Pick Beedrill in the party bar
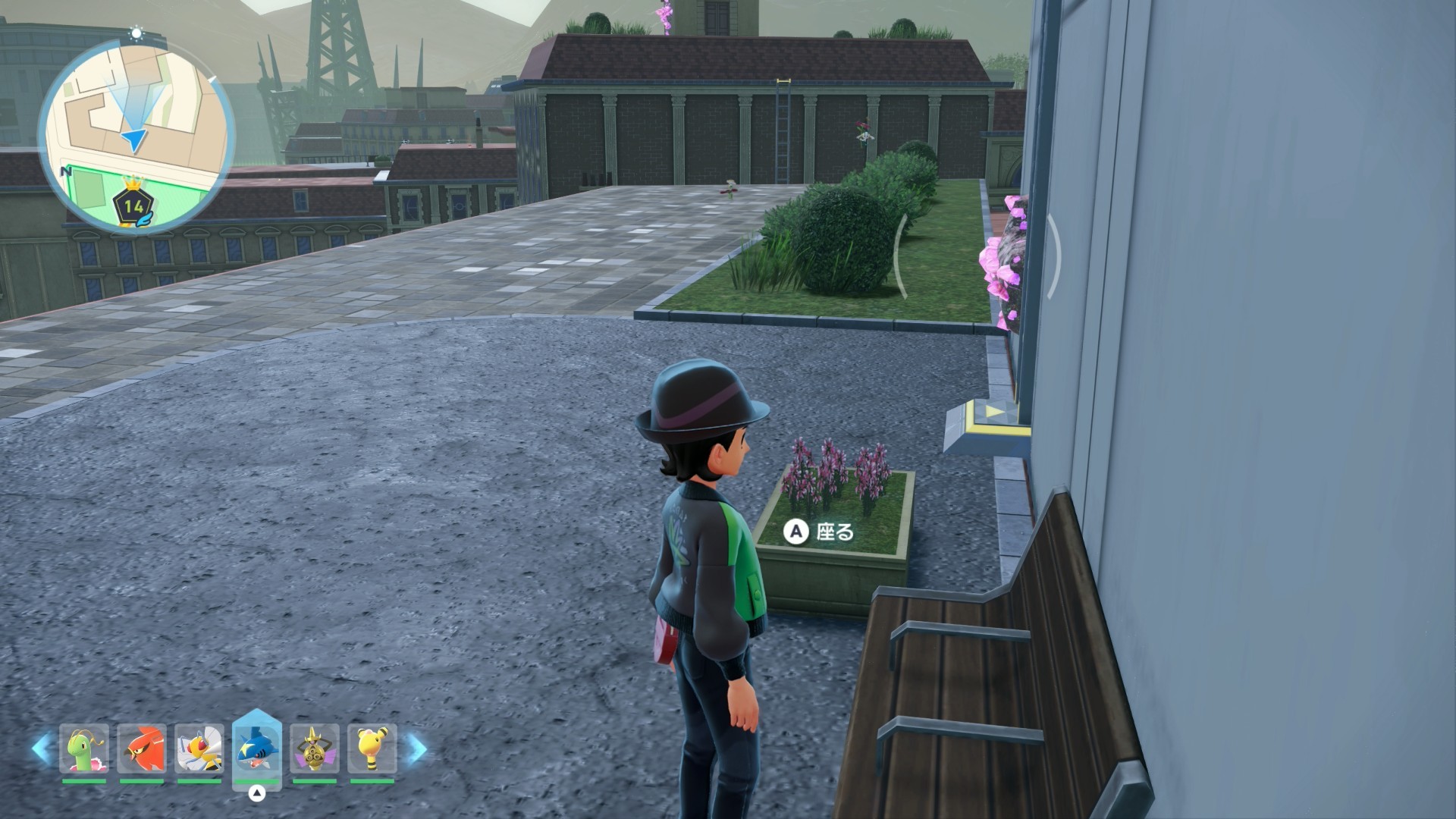Image resolution: width=1456 pixels, height=819 pixels. pos(199,749)
